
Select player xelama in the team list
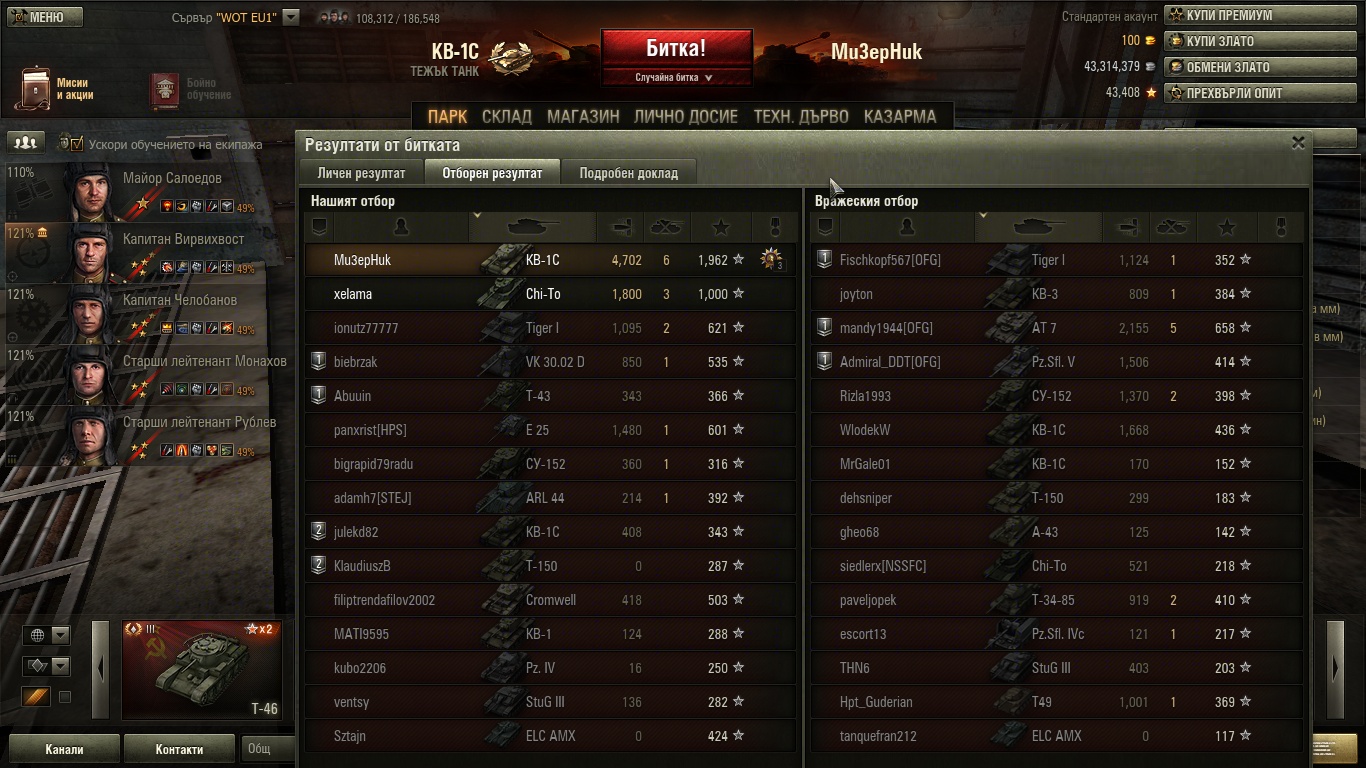pyautogui.click(x=353, y=294)
